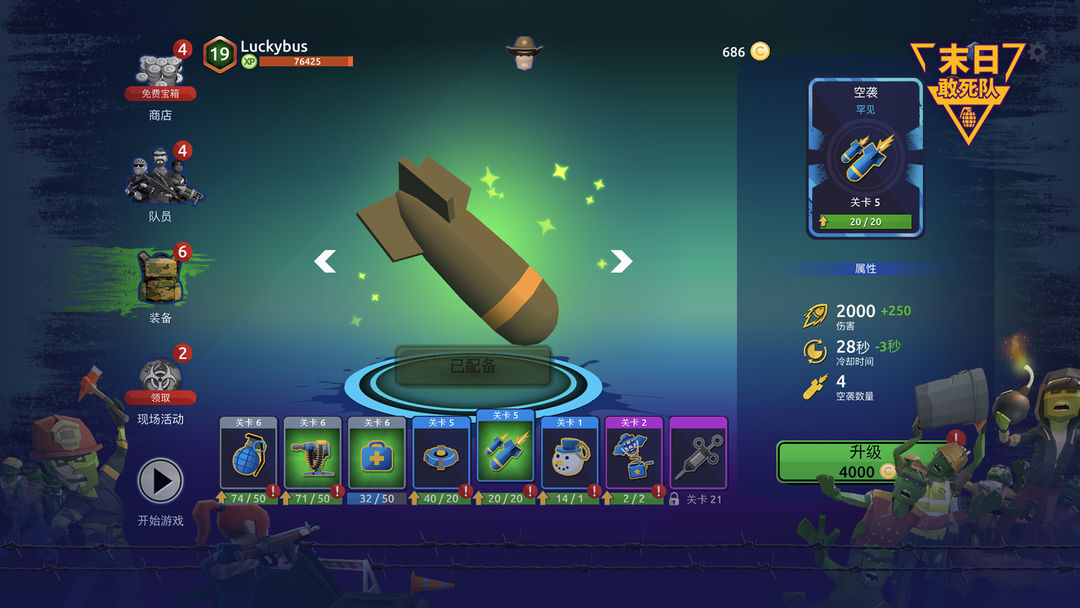Pick the medkit equipment card
This screenshot has height=608, width=1080.
click(376, 457)
